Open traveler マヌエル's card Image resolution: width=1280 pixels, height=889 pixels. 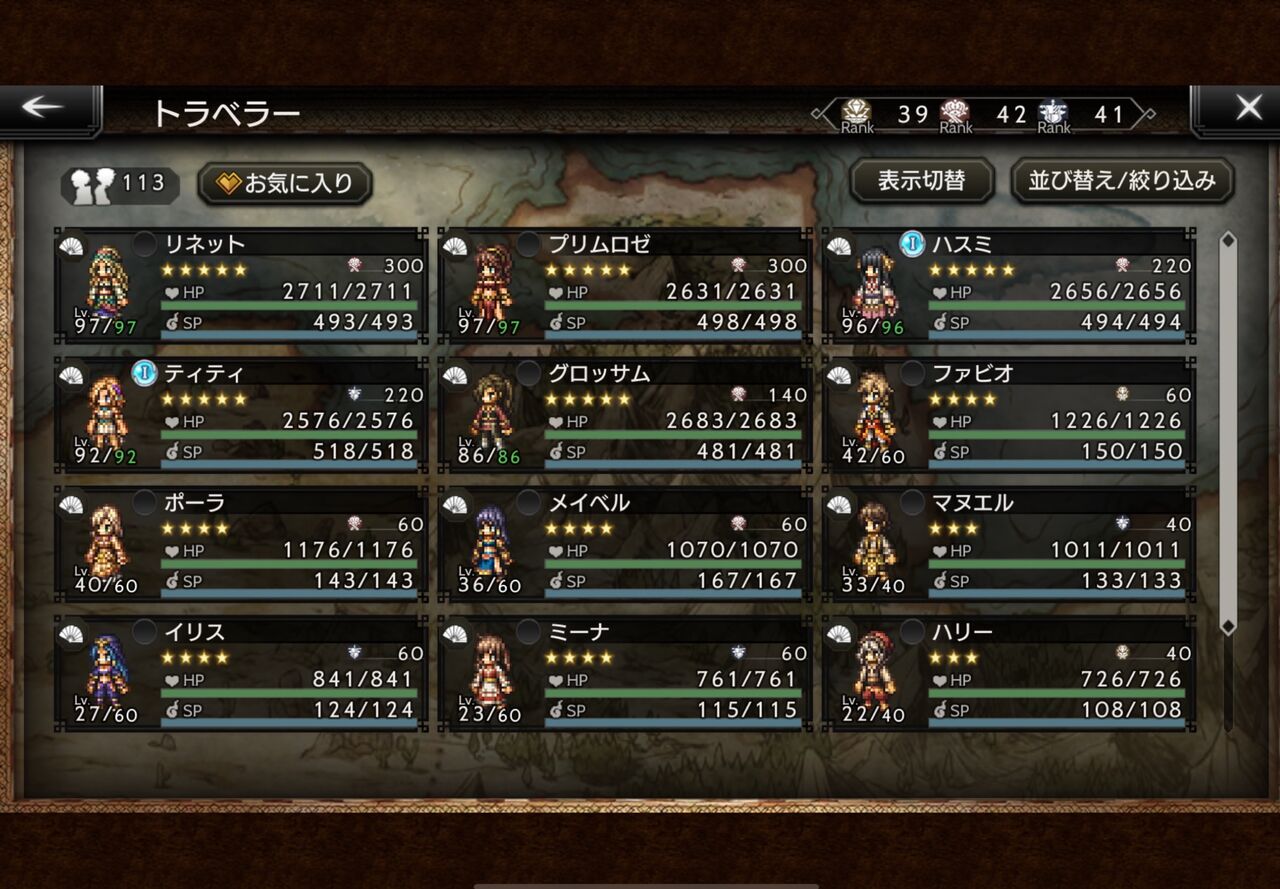[x=1009, y=543]
